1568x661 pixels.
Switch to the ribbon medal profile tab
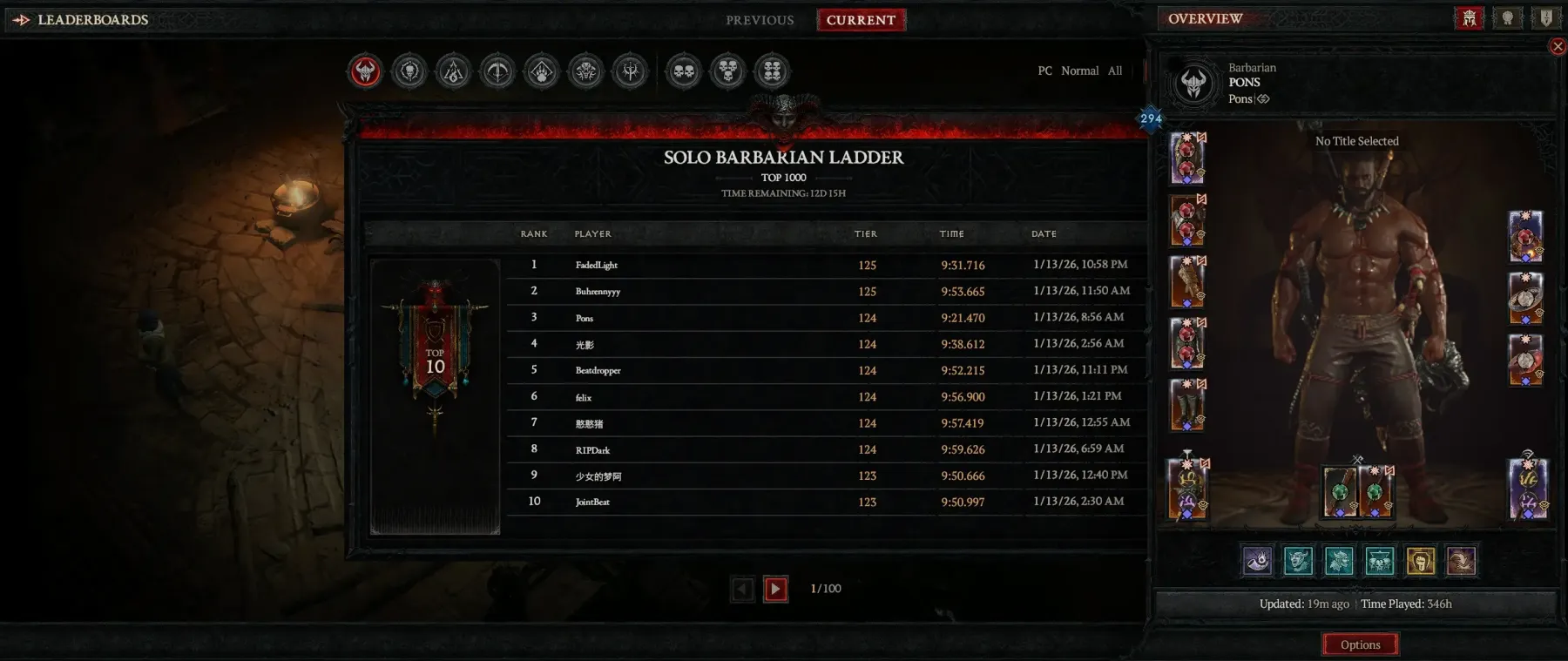click(1507, 18)
